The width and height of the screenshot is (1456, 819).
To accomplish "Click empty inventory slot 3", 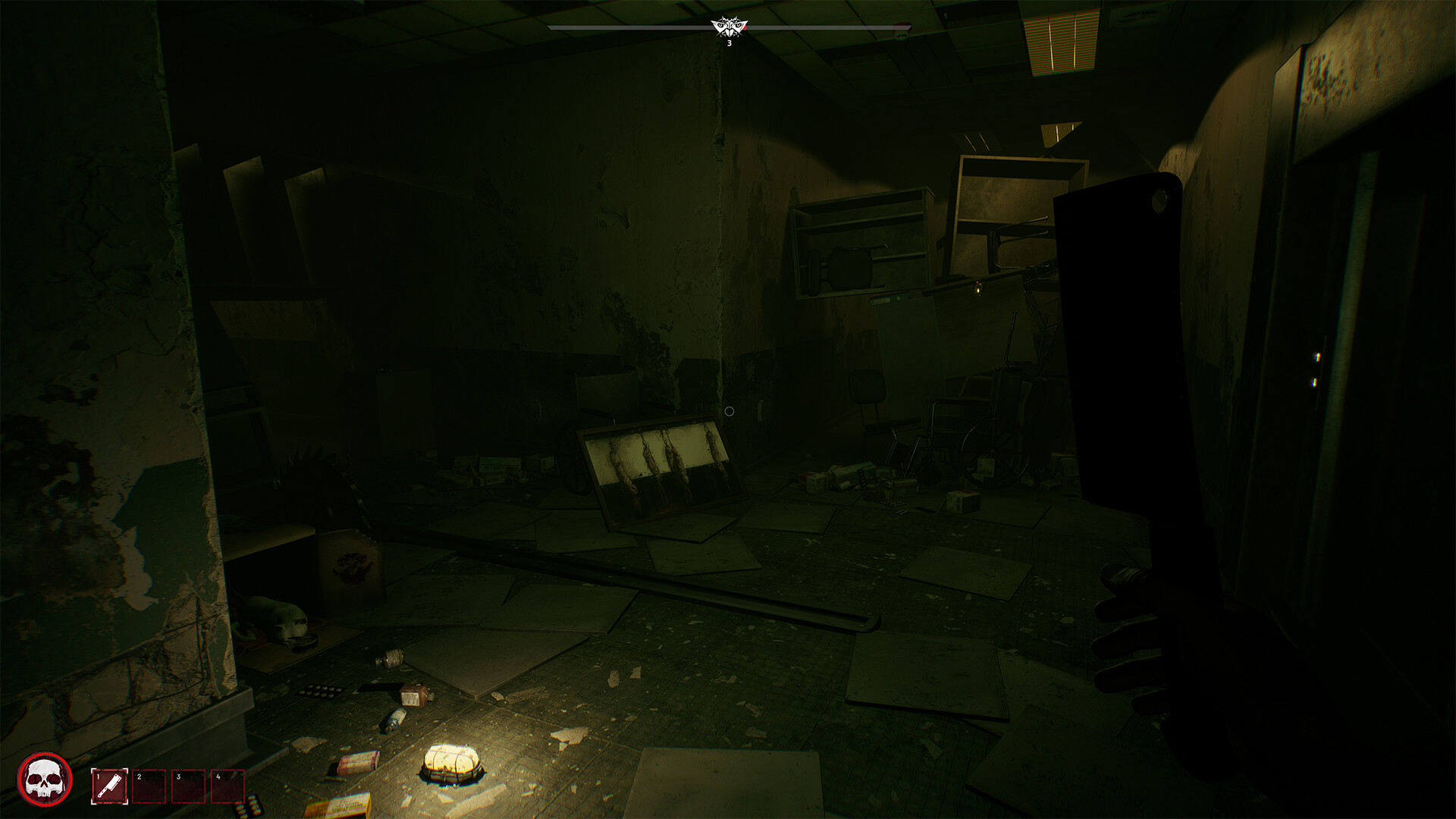I will (x=189, y=786).
